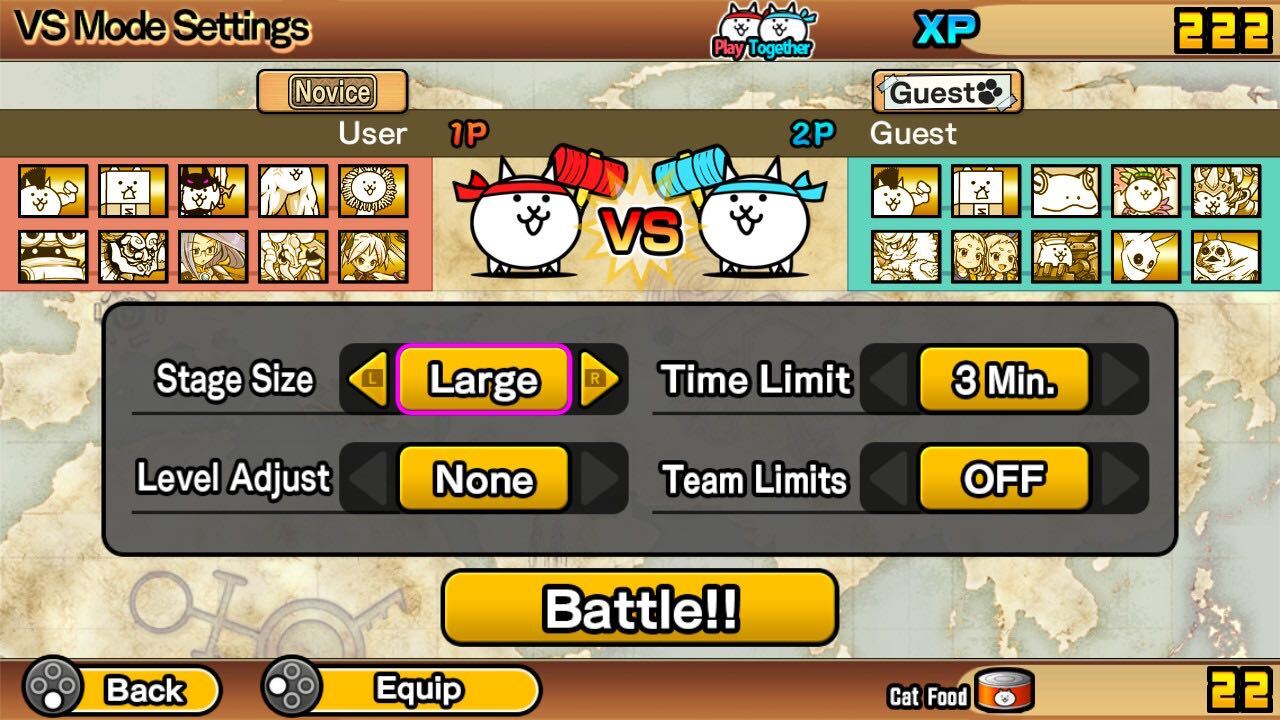
Task: Toggle the highlighted Large stage size option
Action: click(x=483, y=380)
